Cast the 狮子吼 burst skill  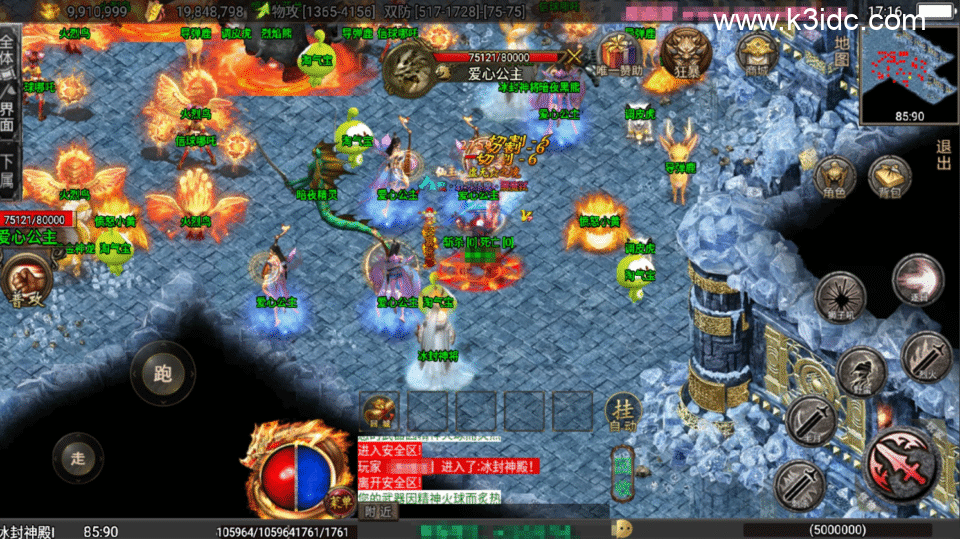click(x=840, y=297)
